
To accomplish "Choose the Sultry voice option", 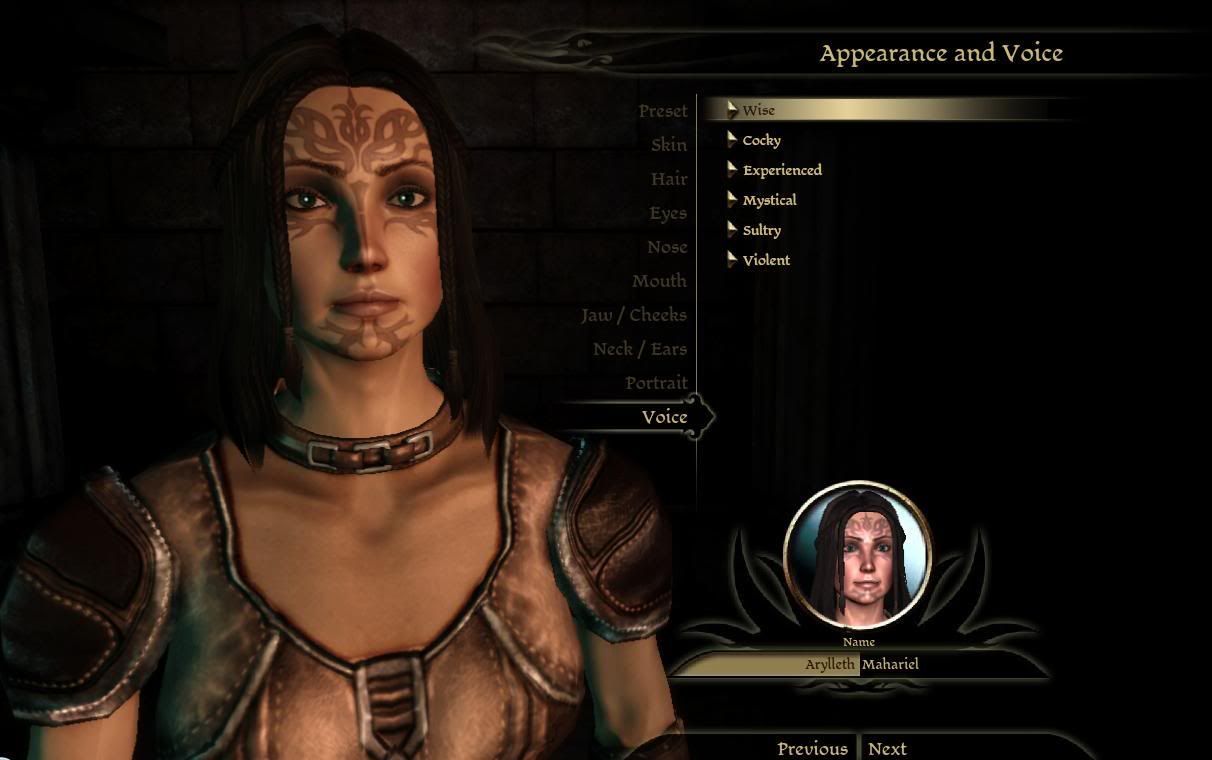I will pyautogui.click(x=762, y=230).
